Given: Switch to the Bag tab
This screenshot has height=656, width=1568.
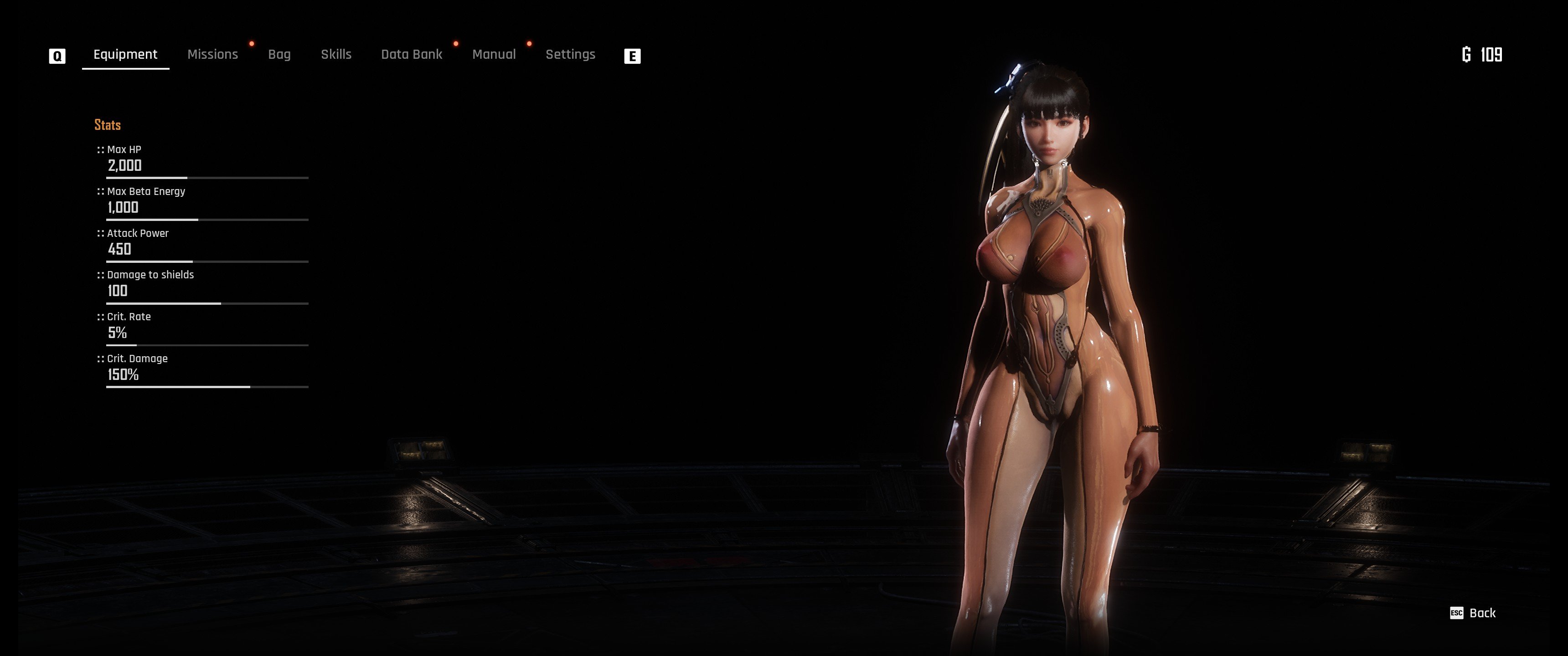Looking at the screenshot, I should click(279, 55).
